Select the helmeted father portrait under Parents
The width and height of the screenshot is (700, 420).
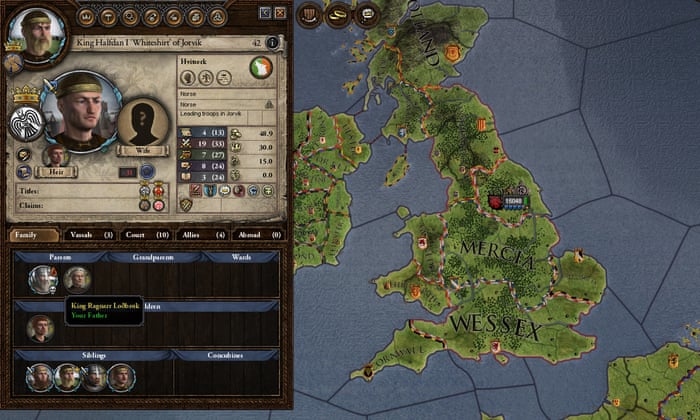41,279
